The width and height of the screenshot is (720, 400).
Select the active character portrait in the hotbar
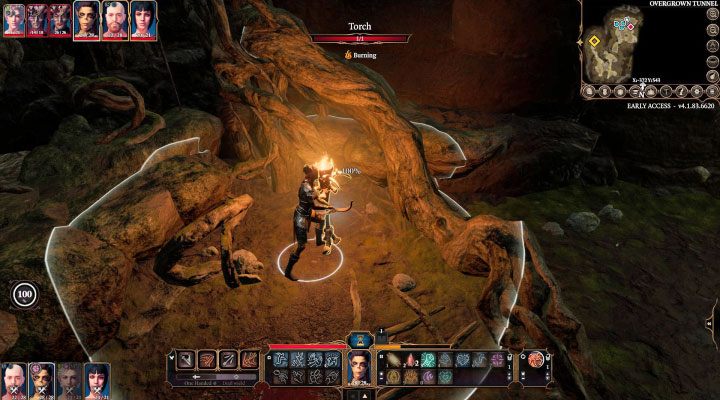tap(359, 366)
